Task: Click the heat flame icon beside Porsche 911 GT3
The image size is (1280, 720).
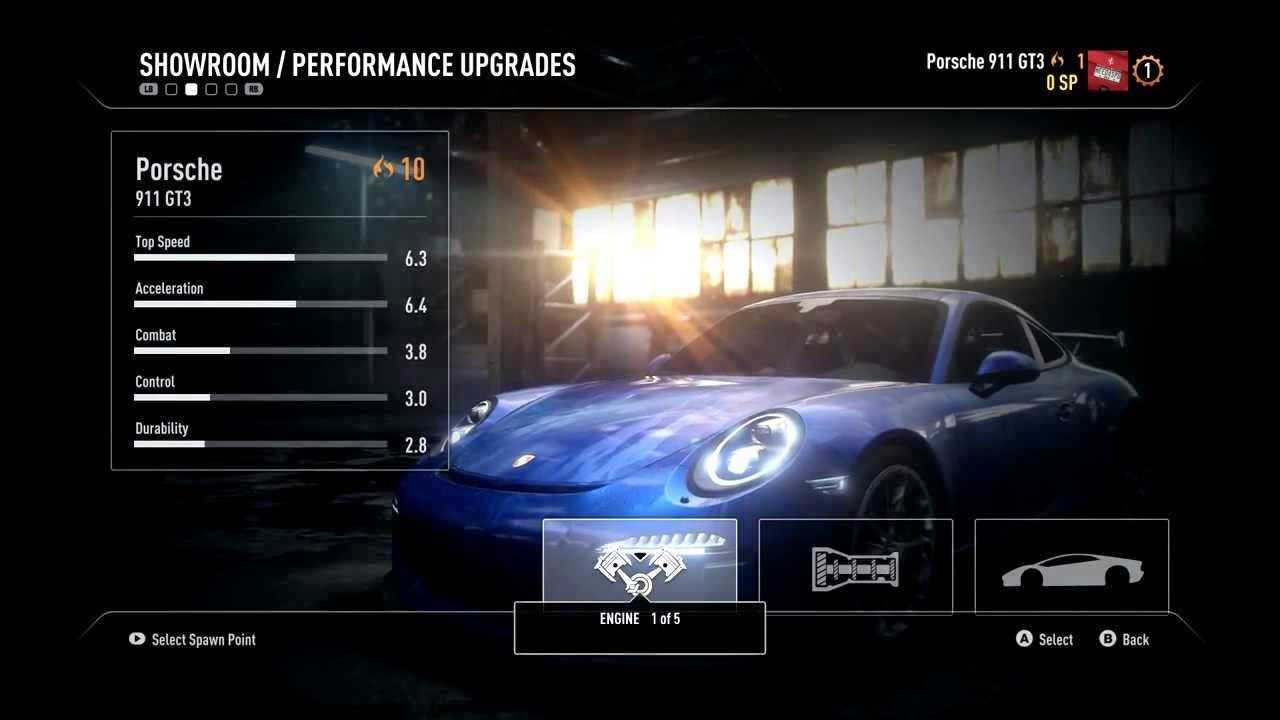Action: pyautogui.click(x=1057, y=61)
